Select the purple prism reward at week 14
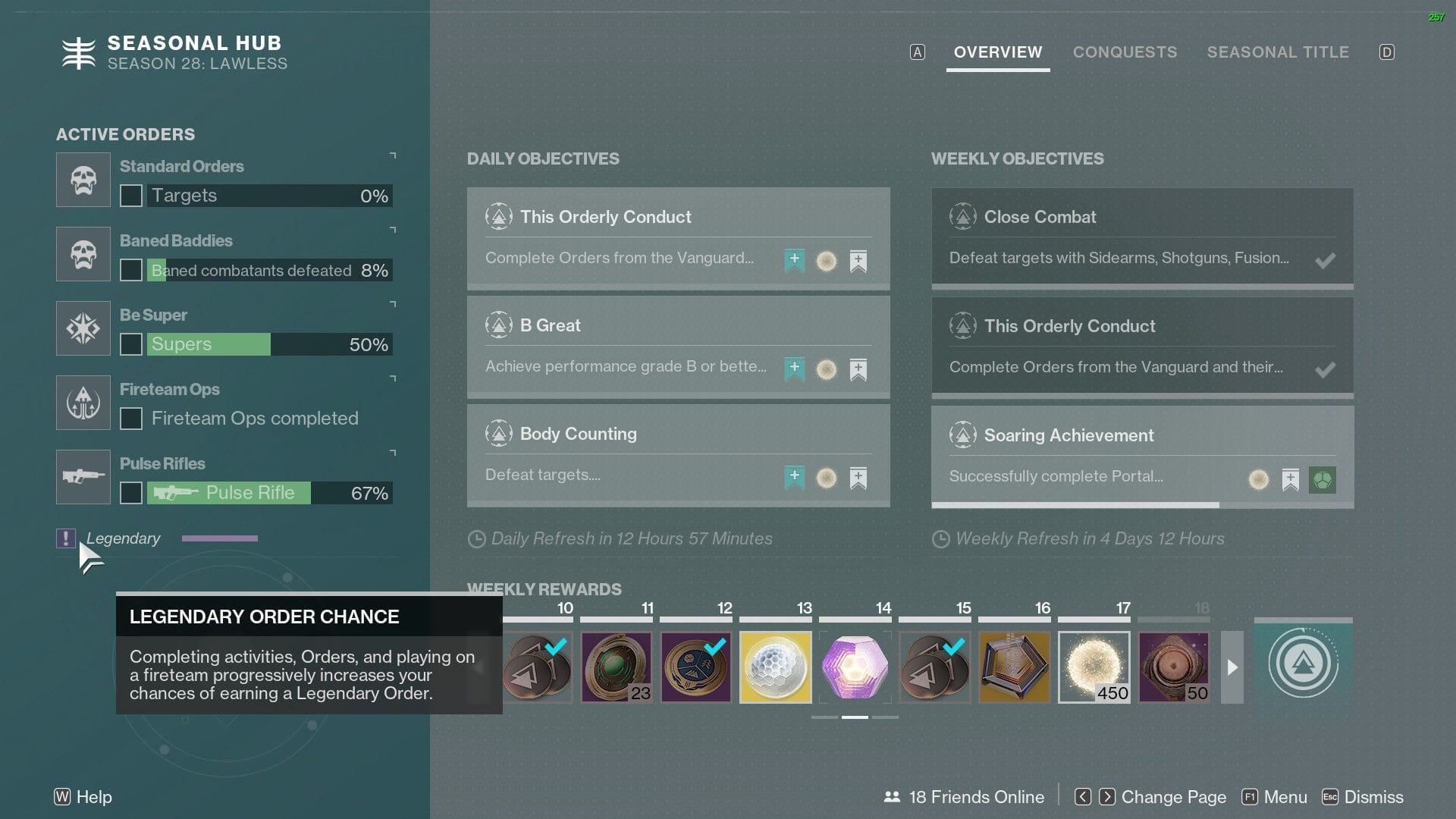Screen dimensions: 1456x819 pyautogui.click(x=855, y=667)
